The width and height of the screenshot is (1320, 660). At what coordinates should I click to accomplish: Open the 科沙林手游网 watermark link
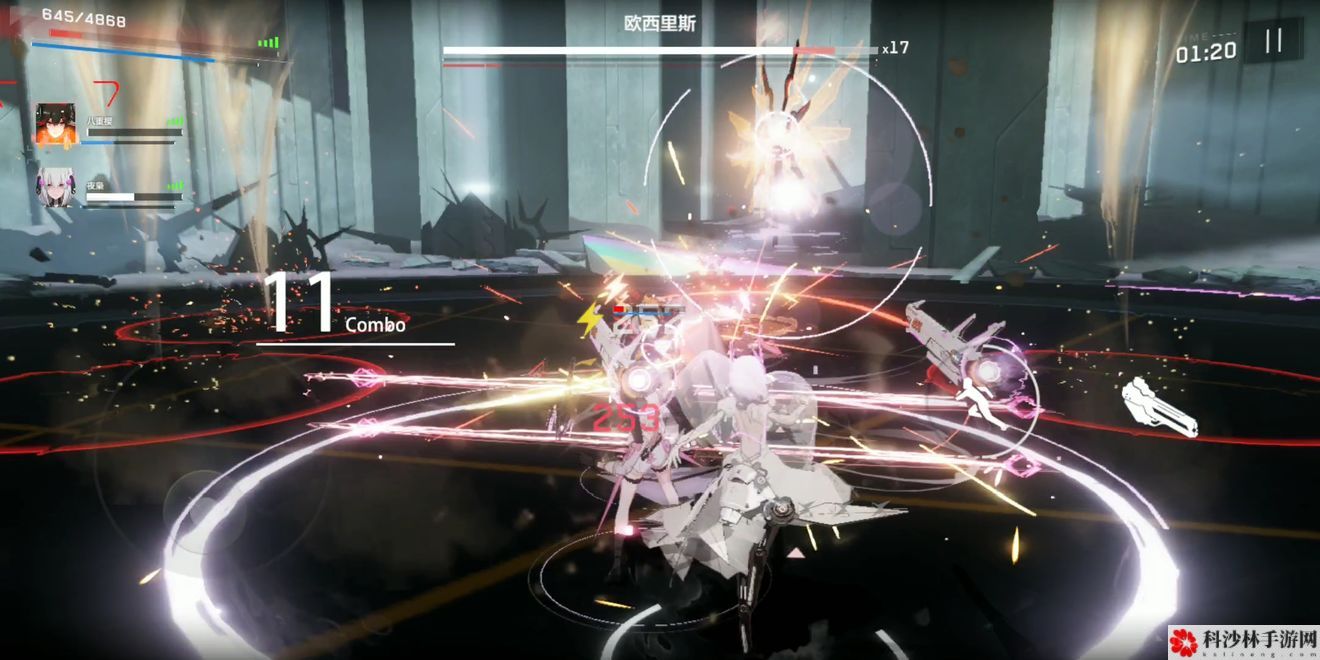pyautogui.click(x=1244, y=641)
